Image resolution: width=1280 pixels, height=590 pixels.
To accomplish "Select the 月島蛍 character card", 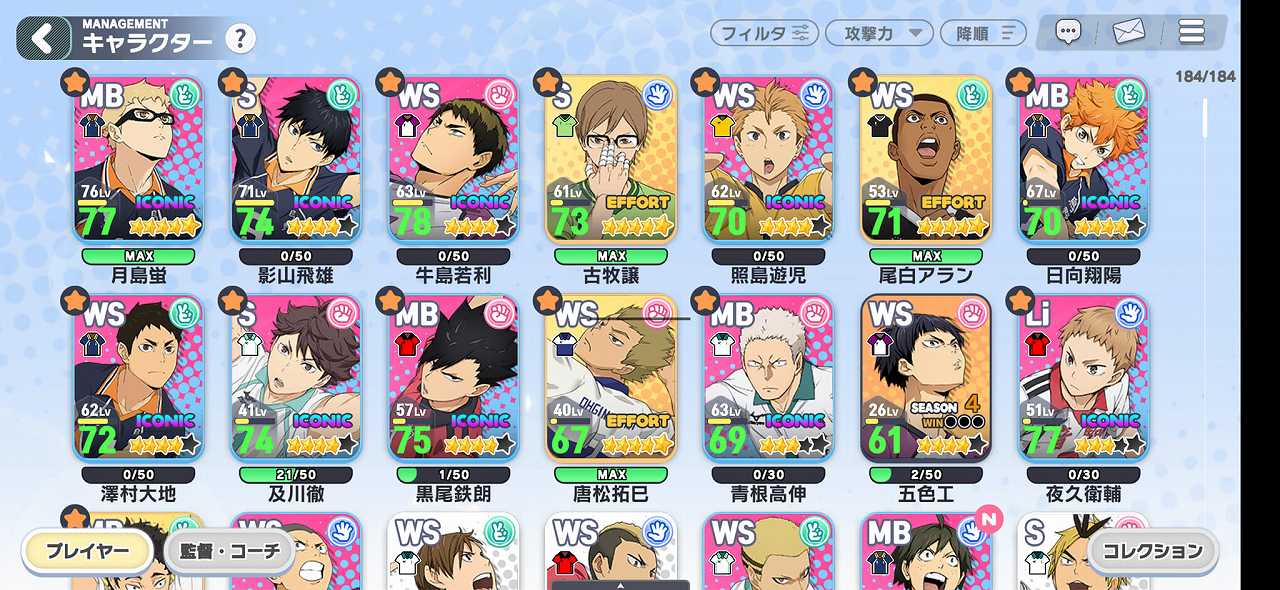I will (x=138, y=160).
